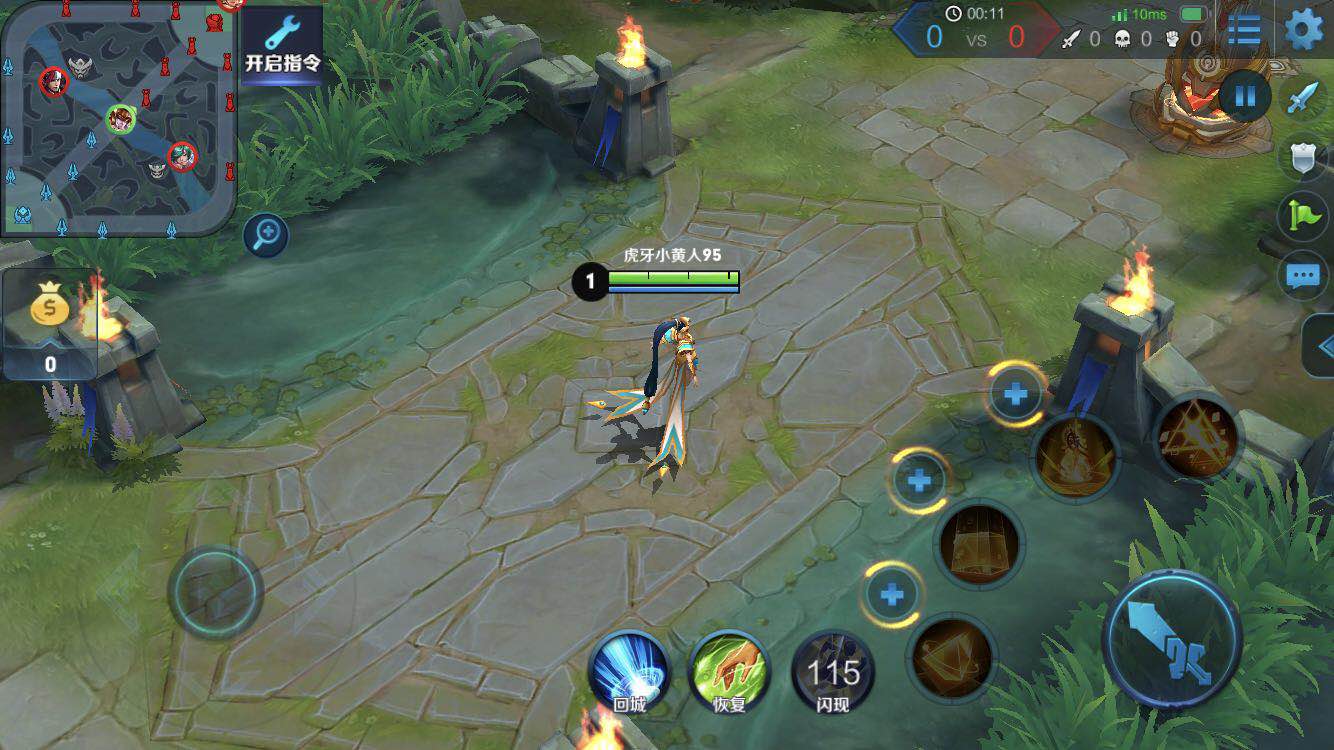Activate the glowing triangle rune skill
Screen dimensions: 1334x750
click(x=1197, y=435)
